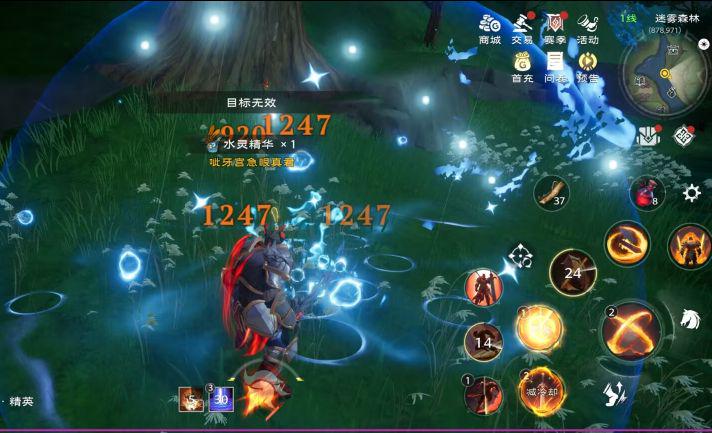This screenshot has height=433, width=712.
Task: Tap the dodge boot icon with arrows
Action: pos(616,393)
